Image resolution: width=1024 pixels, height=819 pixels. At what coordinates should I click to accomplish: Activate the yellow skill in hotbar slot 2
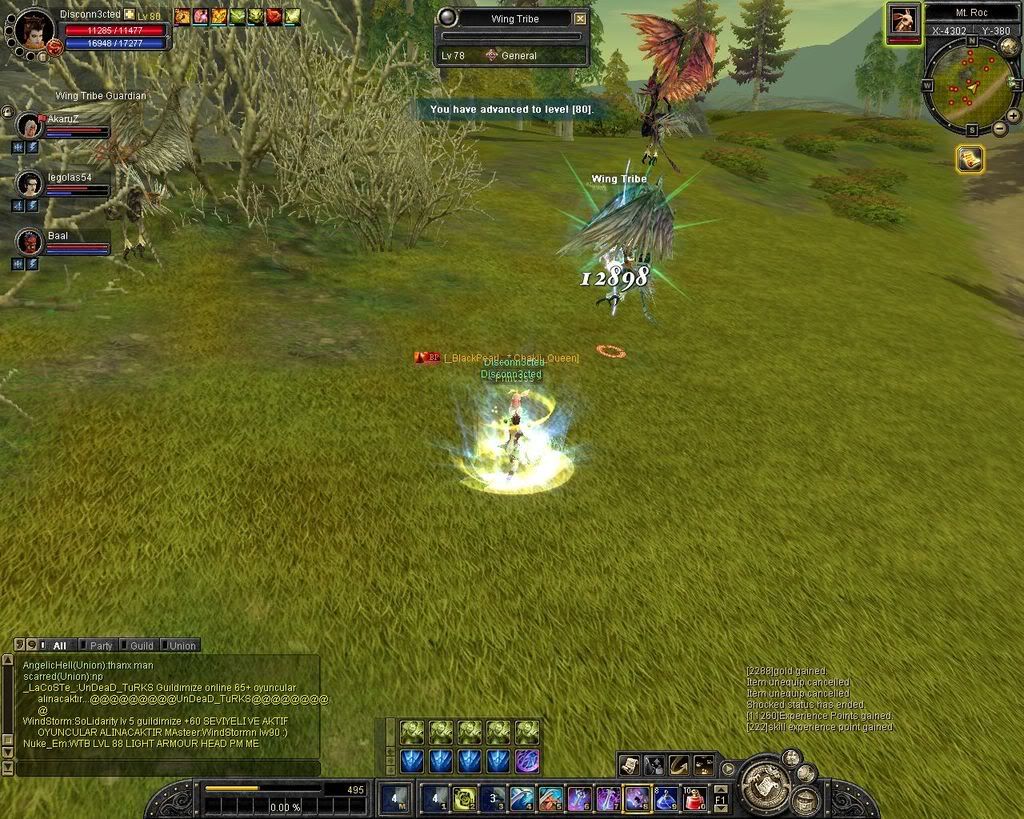click(463, 798)
